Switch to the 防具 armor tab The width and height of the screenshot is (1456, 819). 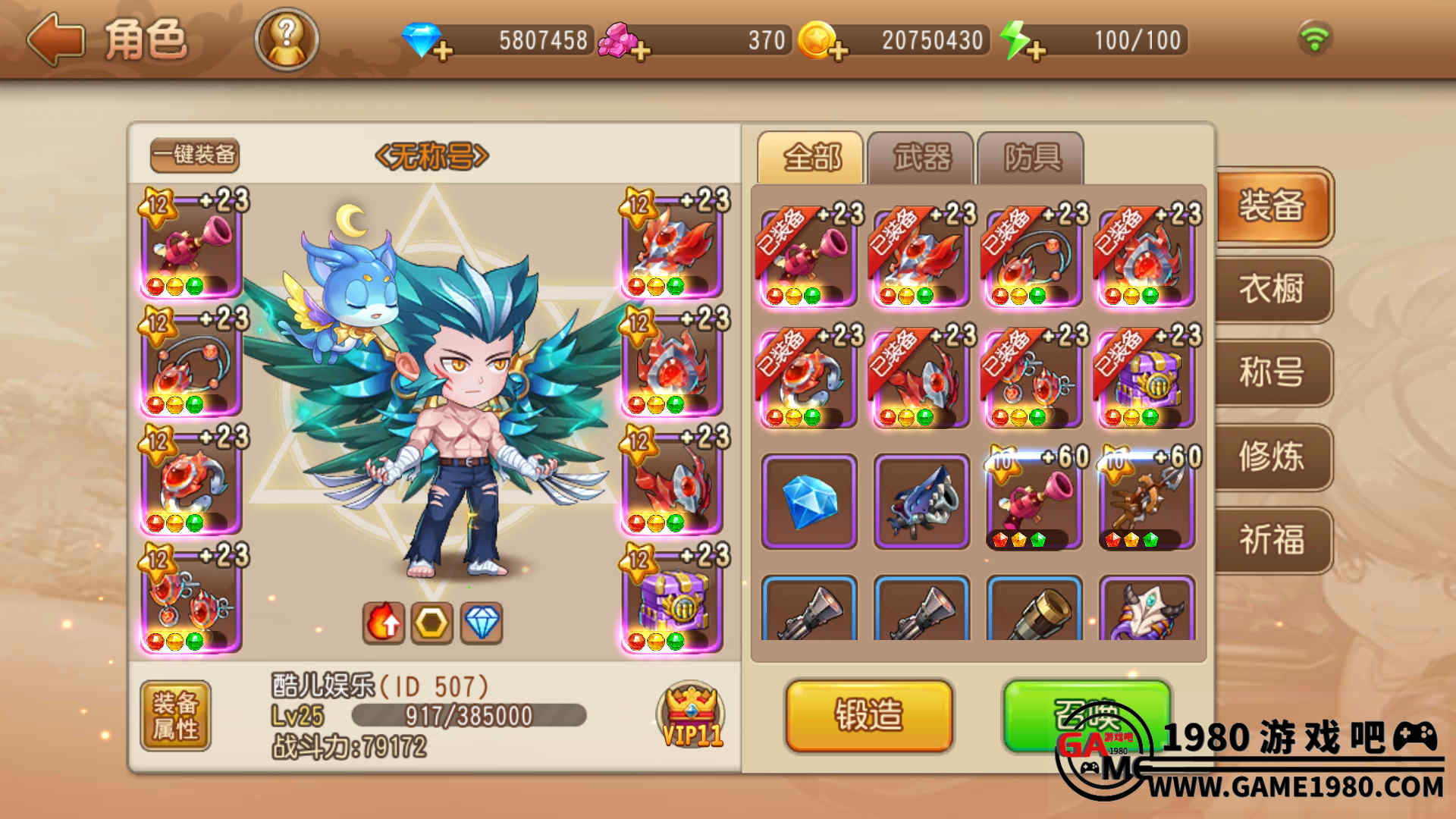point(1031,158)
